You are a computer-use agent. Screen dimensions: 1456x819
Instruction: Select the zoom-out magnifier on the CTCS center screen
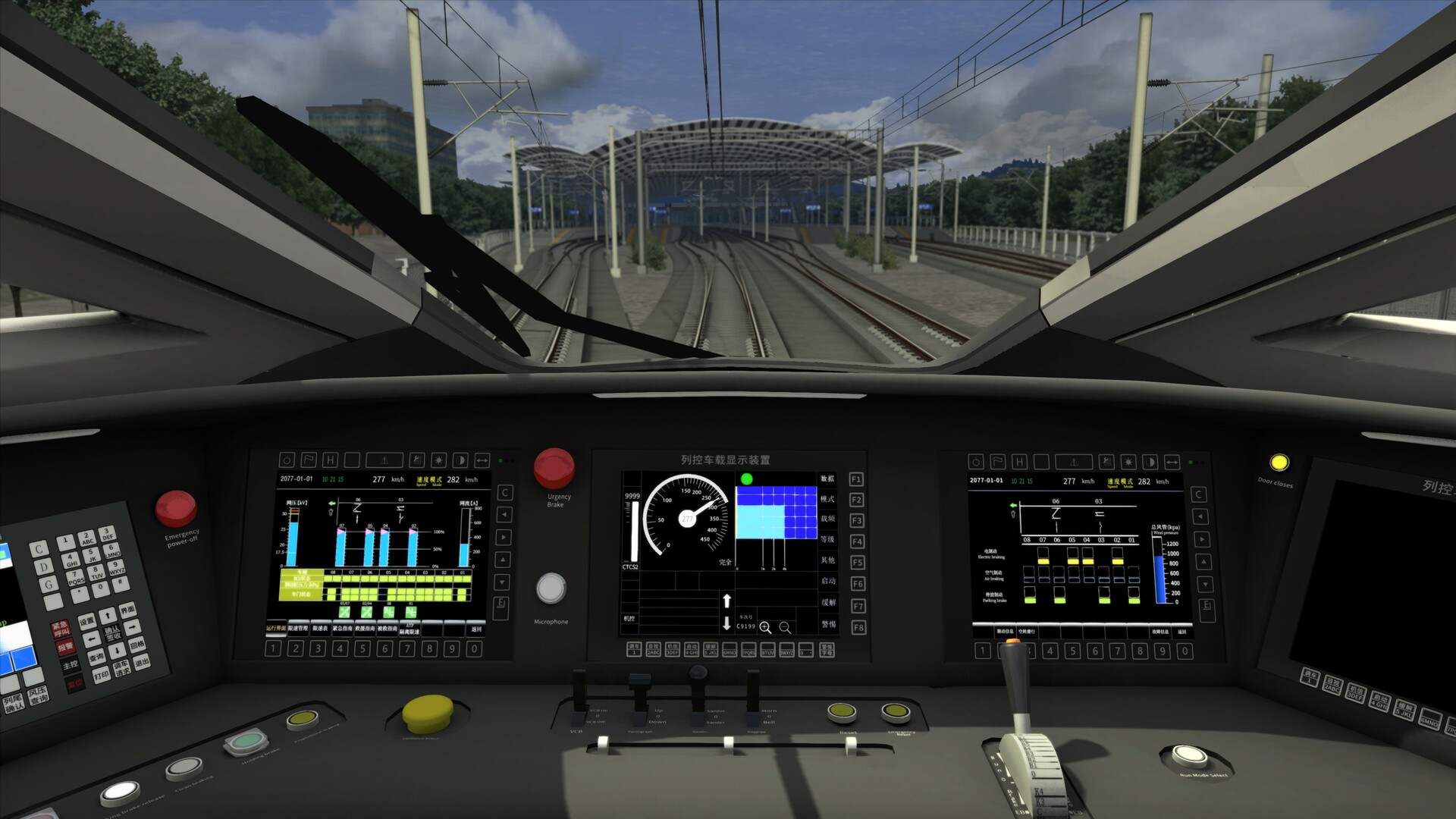point(784,626)
